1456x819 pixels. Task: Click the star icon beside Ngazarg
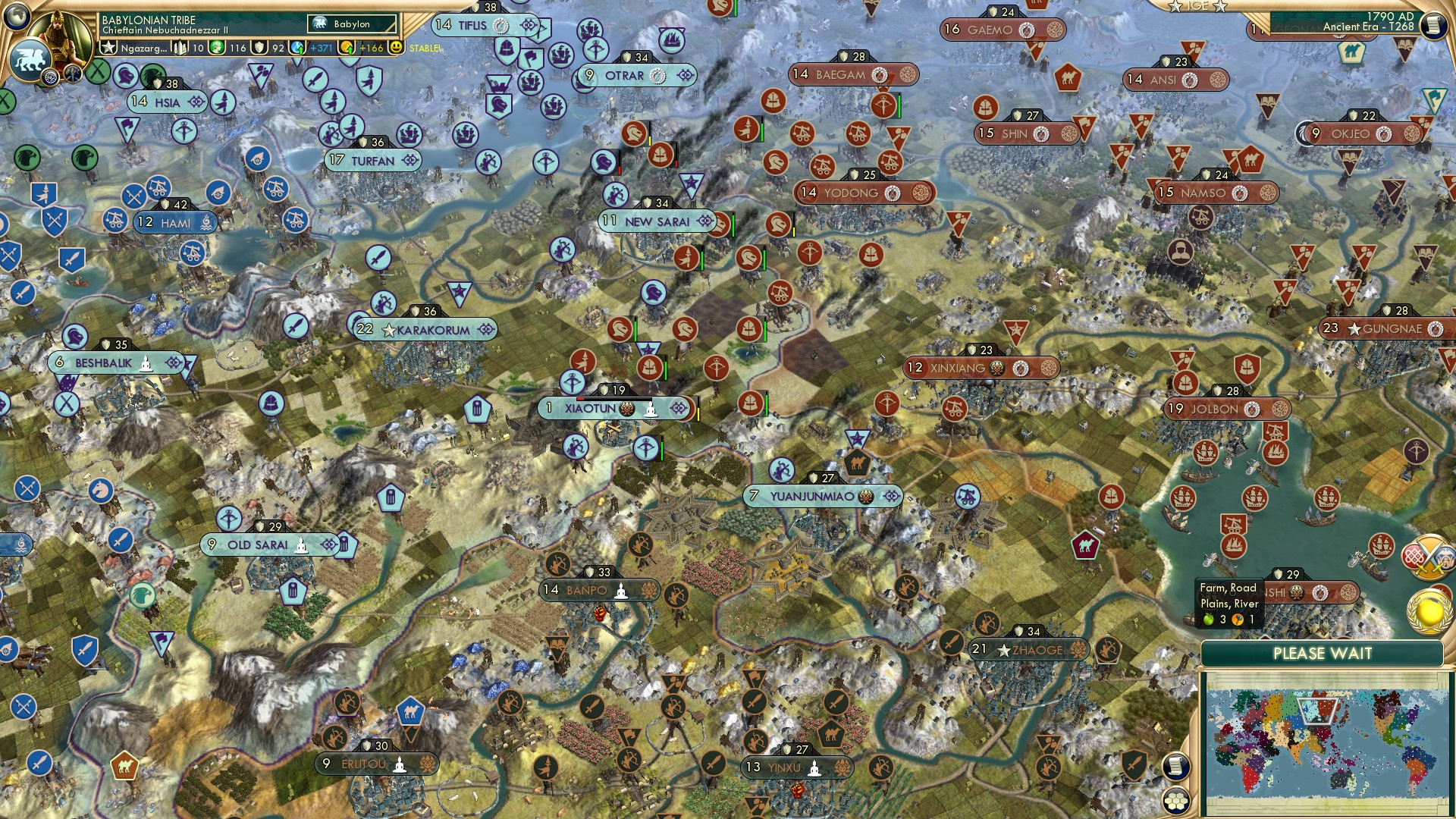pos(109,48)
